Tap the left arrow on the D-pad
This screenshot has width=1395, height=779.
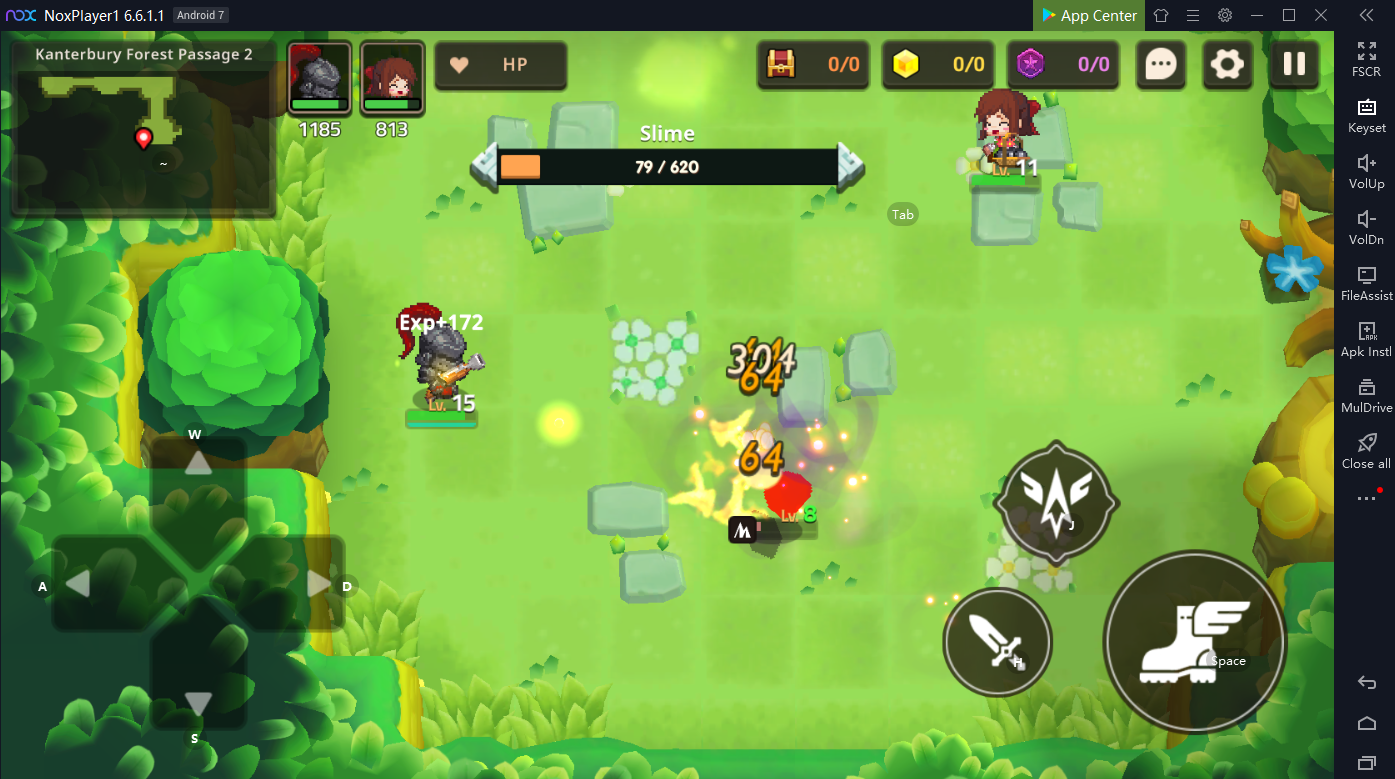78,583
